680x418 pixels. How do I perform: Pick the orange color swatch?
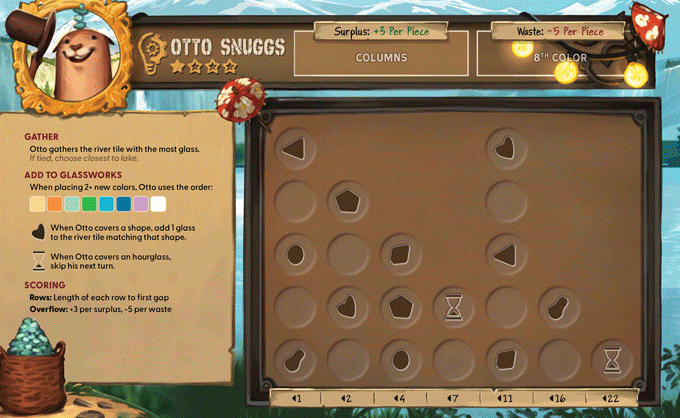pyautogui.click(x=54, y=204)
